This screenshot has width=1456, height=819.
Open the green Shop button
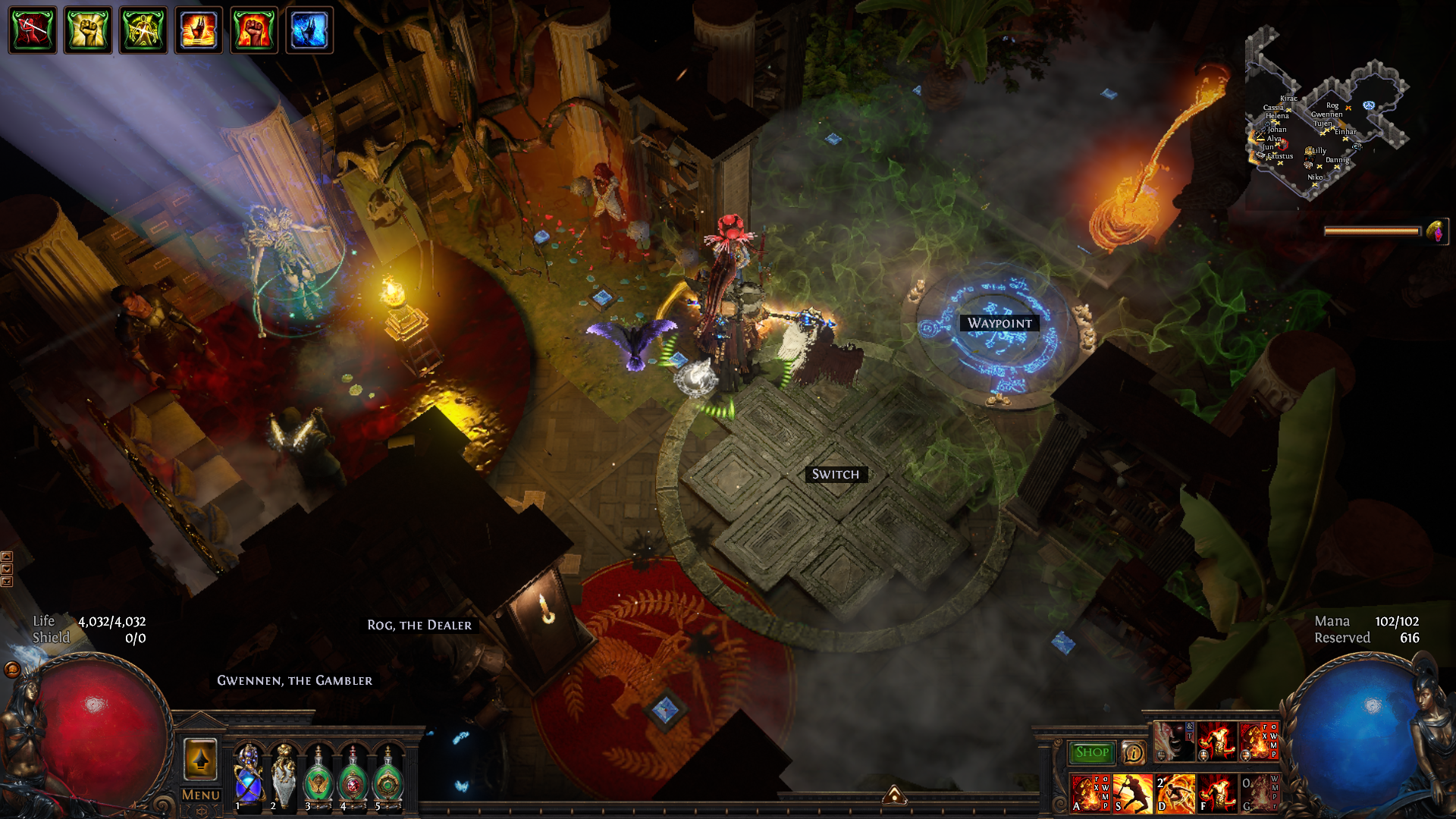pos(1091,752)
